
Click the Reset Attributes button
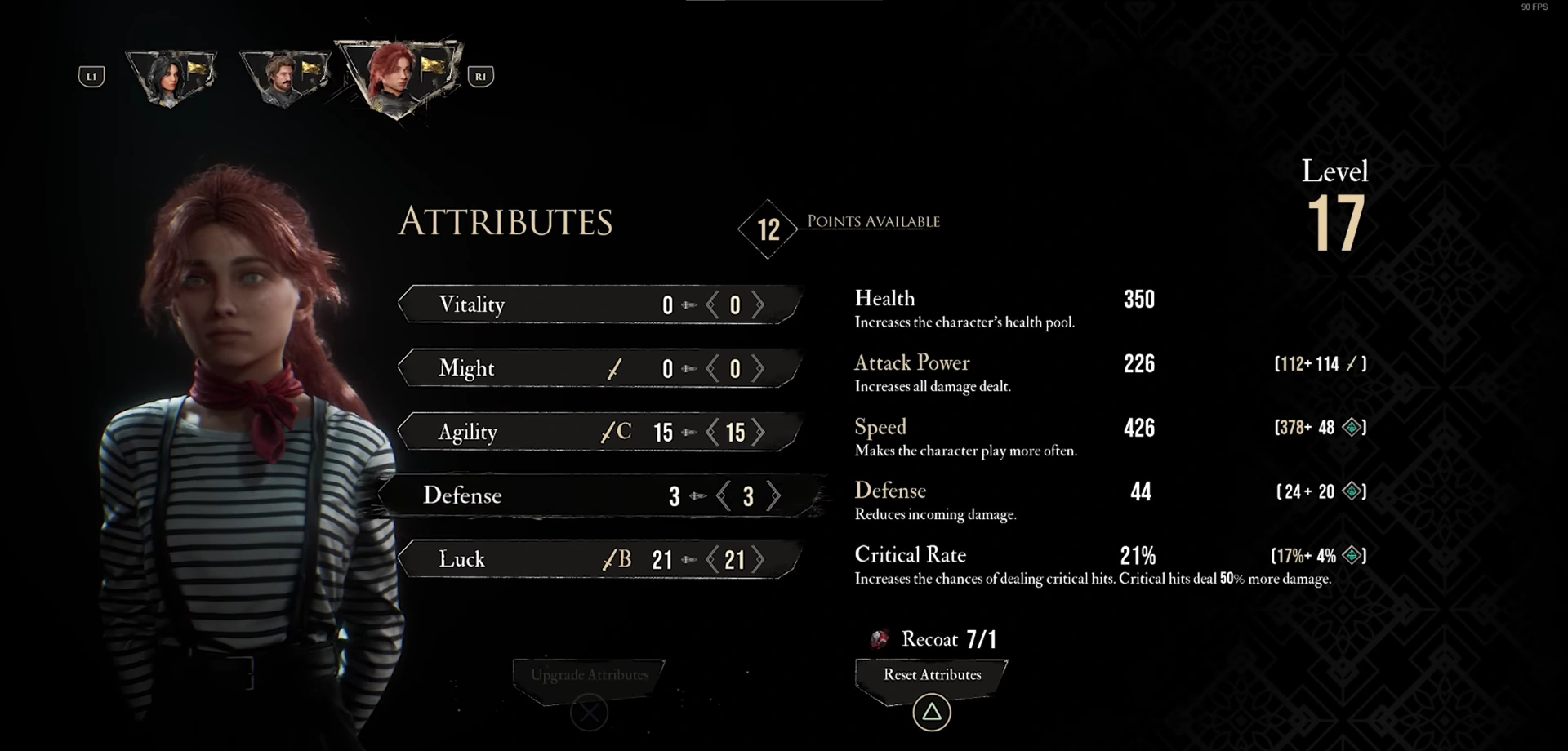click(932, 675)
